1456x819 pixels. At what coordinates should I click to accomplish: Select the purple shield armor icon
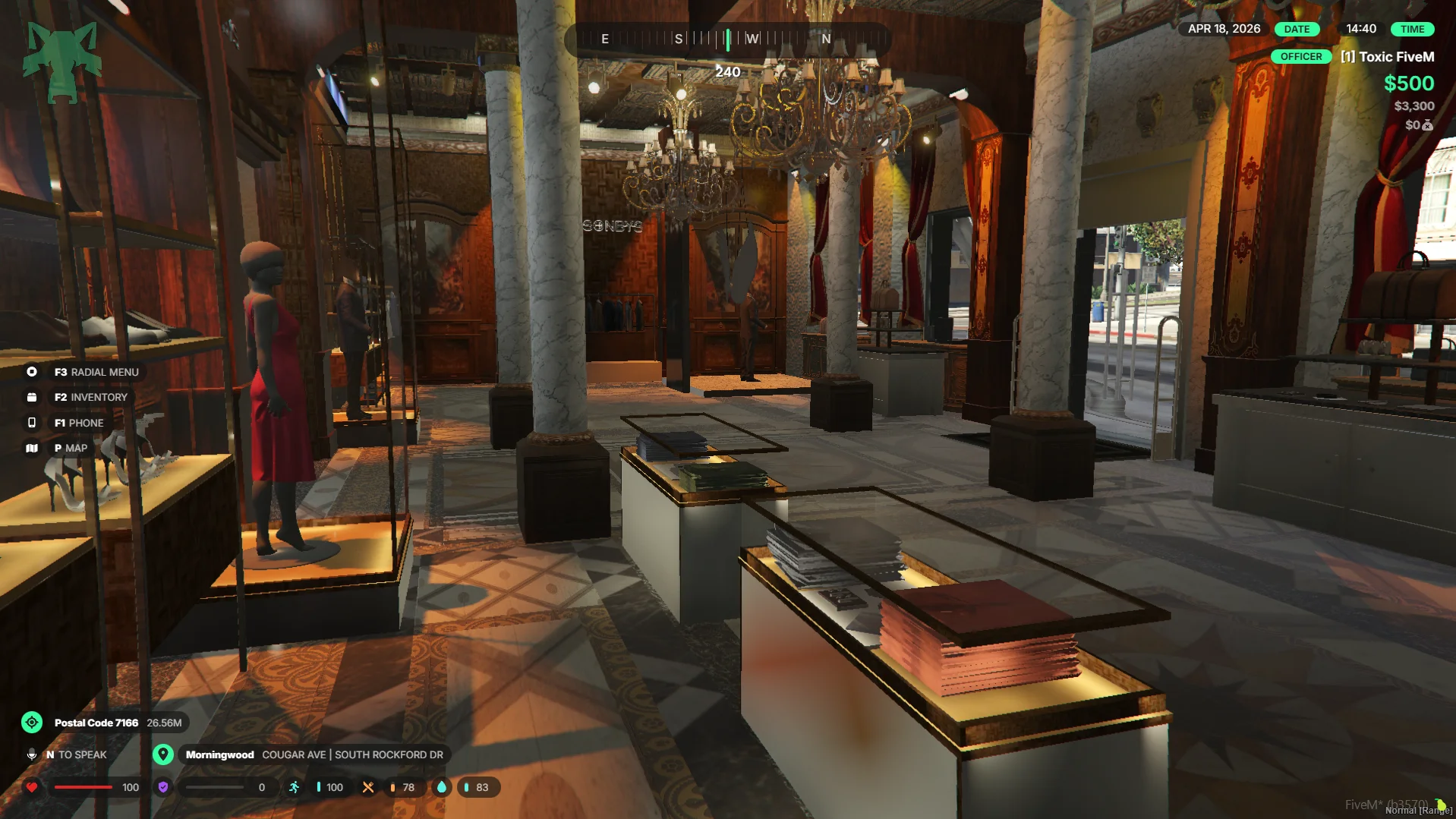coord(163,787)
